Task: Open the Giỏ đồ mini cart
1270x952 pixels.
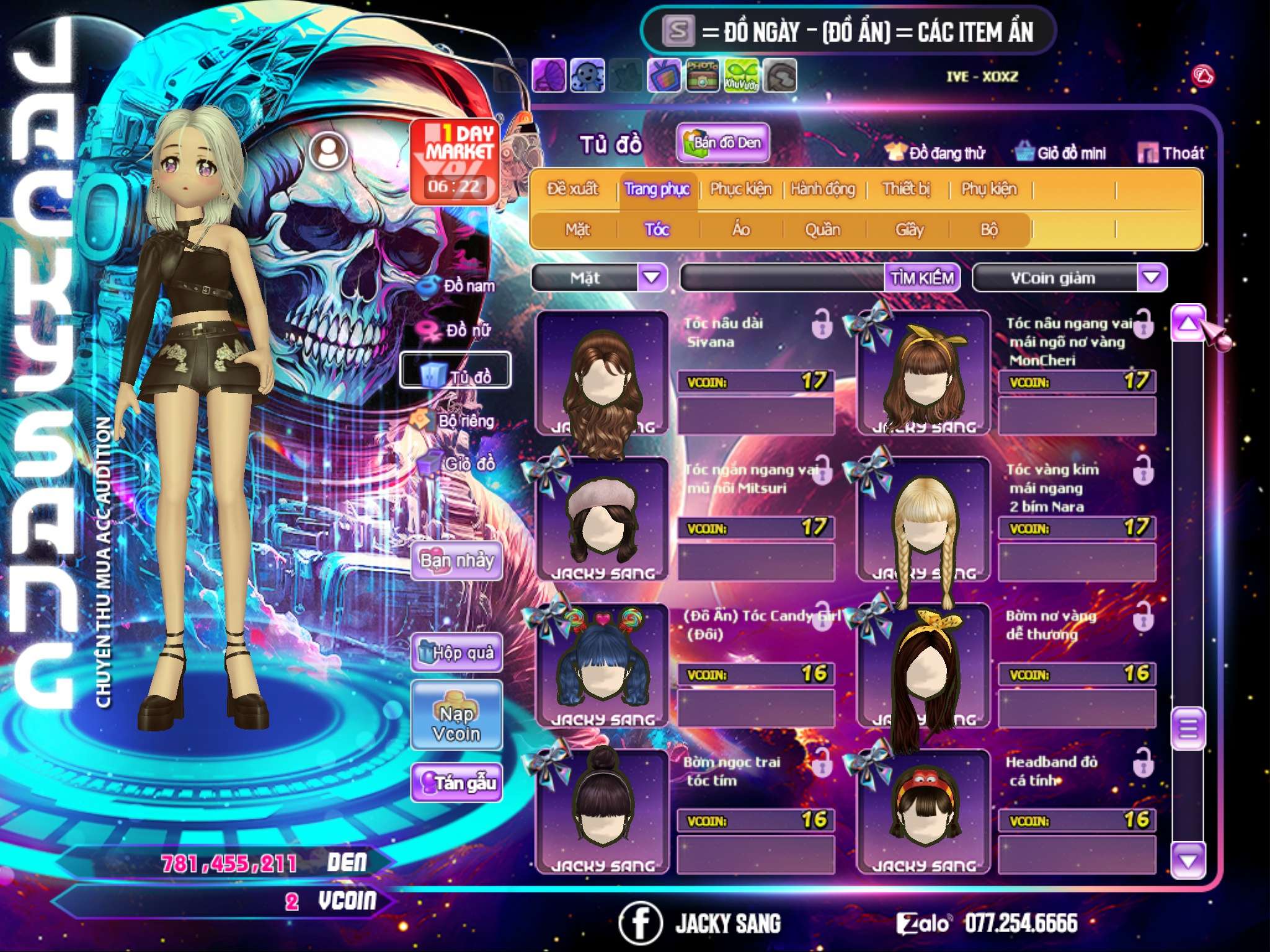Action: click(1060, 153)
